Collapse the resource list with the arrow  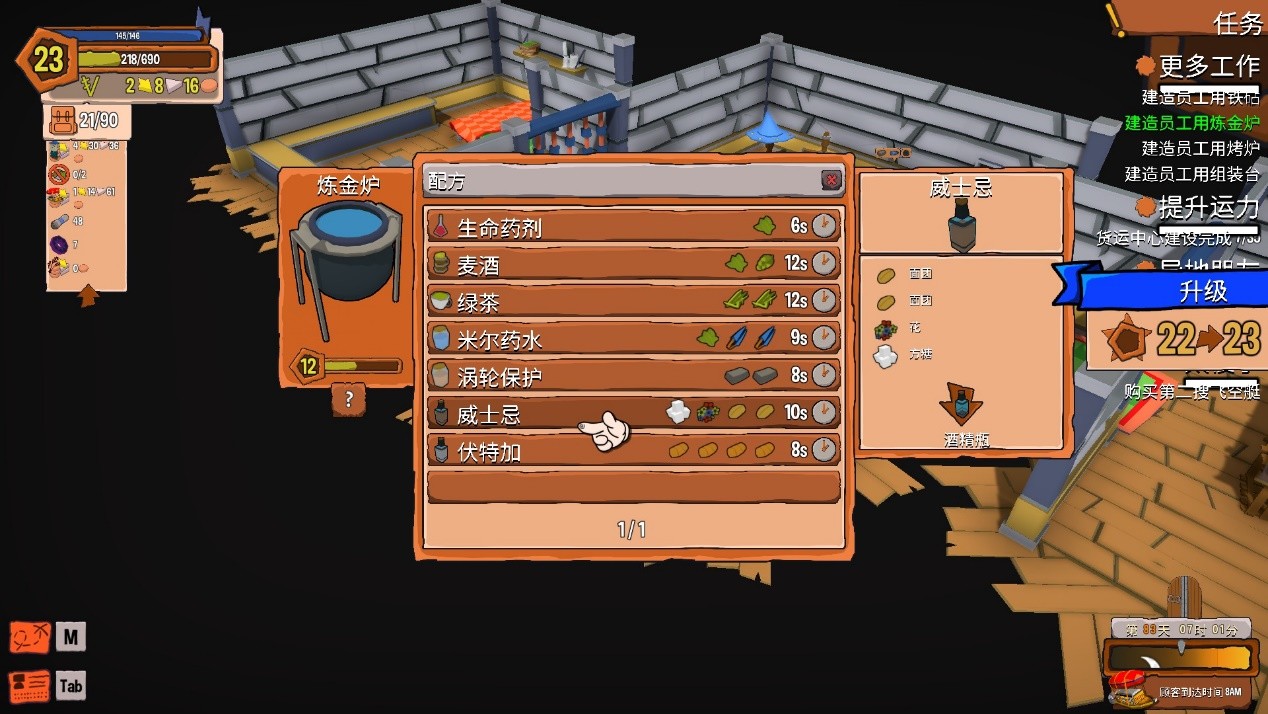(88, 296)
